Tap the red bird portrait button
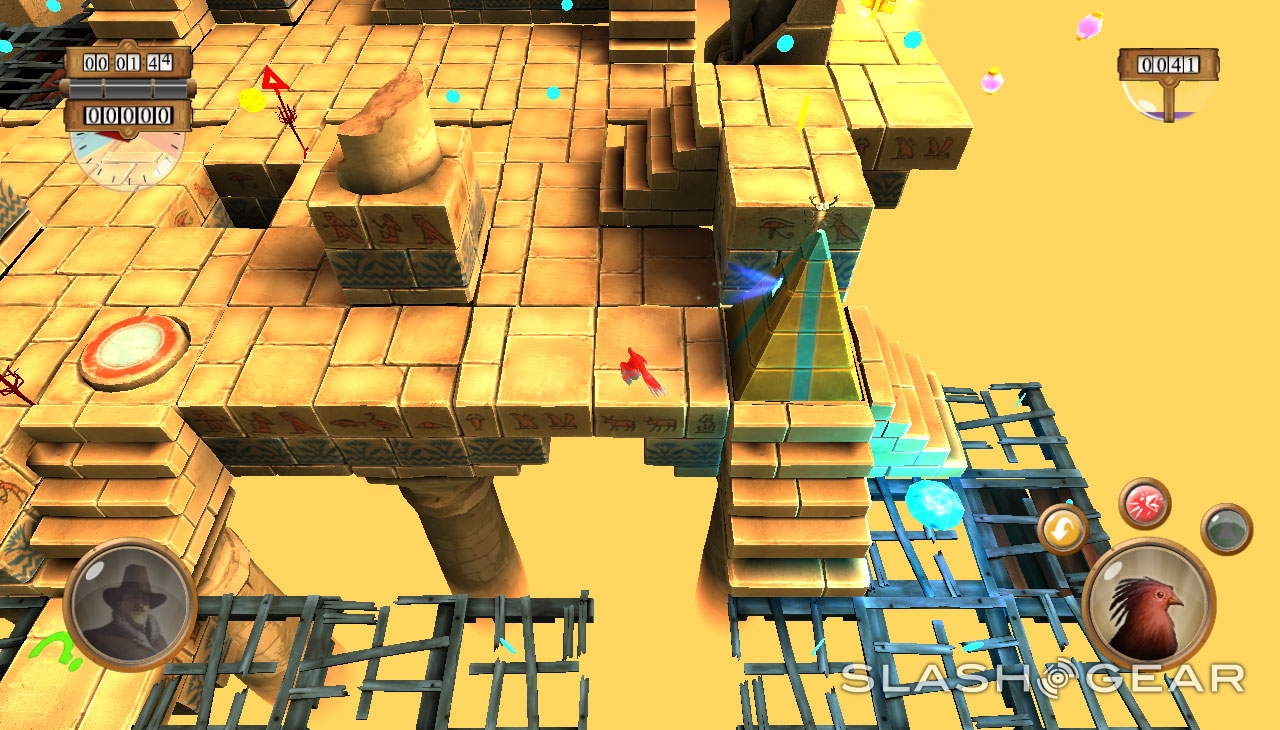The height and width of the screenshot is (730, 1280). tap(1148, 604)
